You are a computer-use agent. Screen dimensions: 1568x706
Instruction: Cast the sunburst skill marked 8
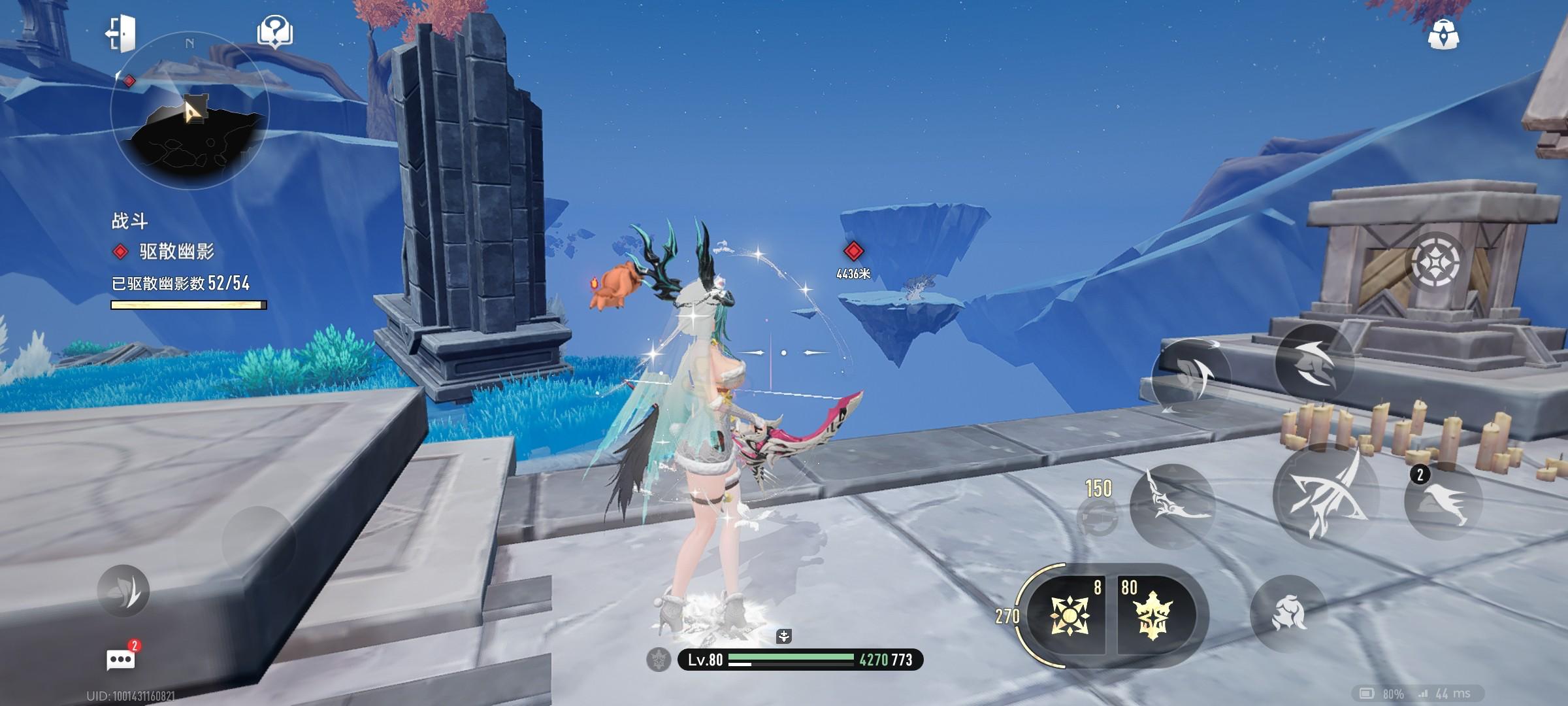(x=1069, y=614)
